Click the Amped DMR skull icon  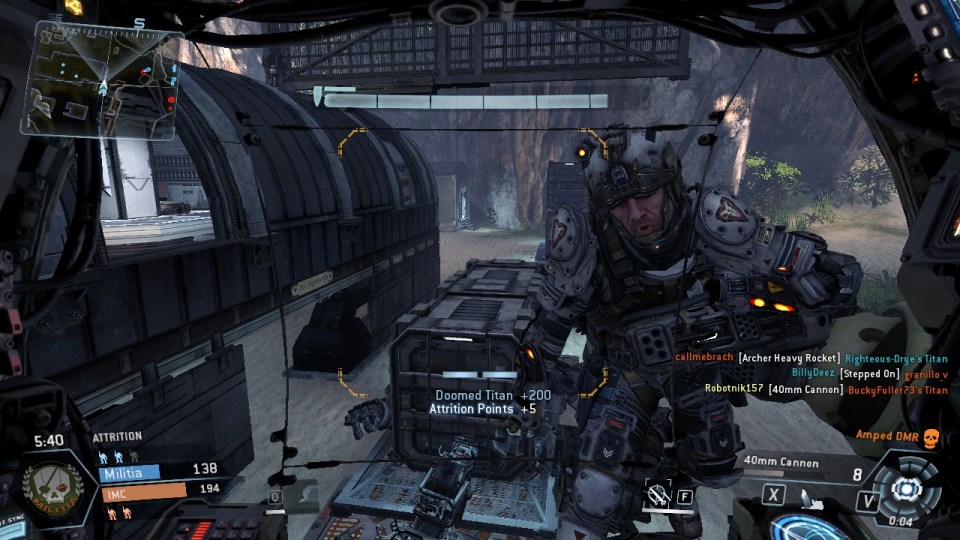click(x=930, y=437)
